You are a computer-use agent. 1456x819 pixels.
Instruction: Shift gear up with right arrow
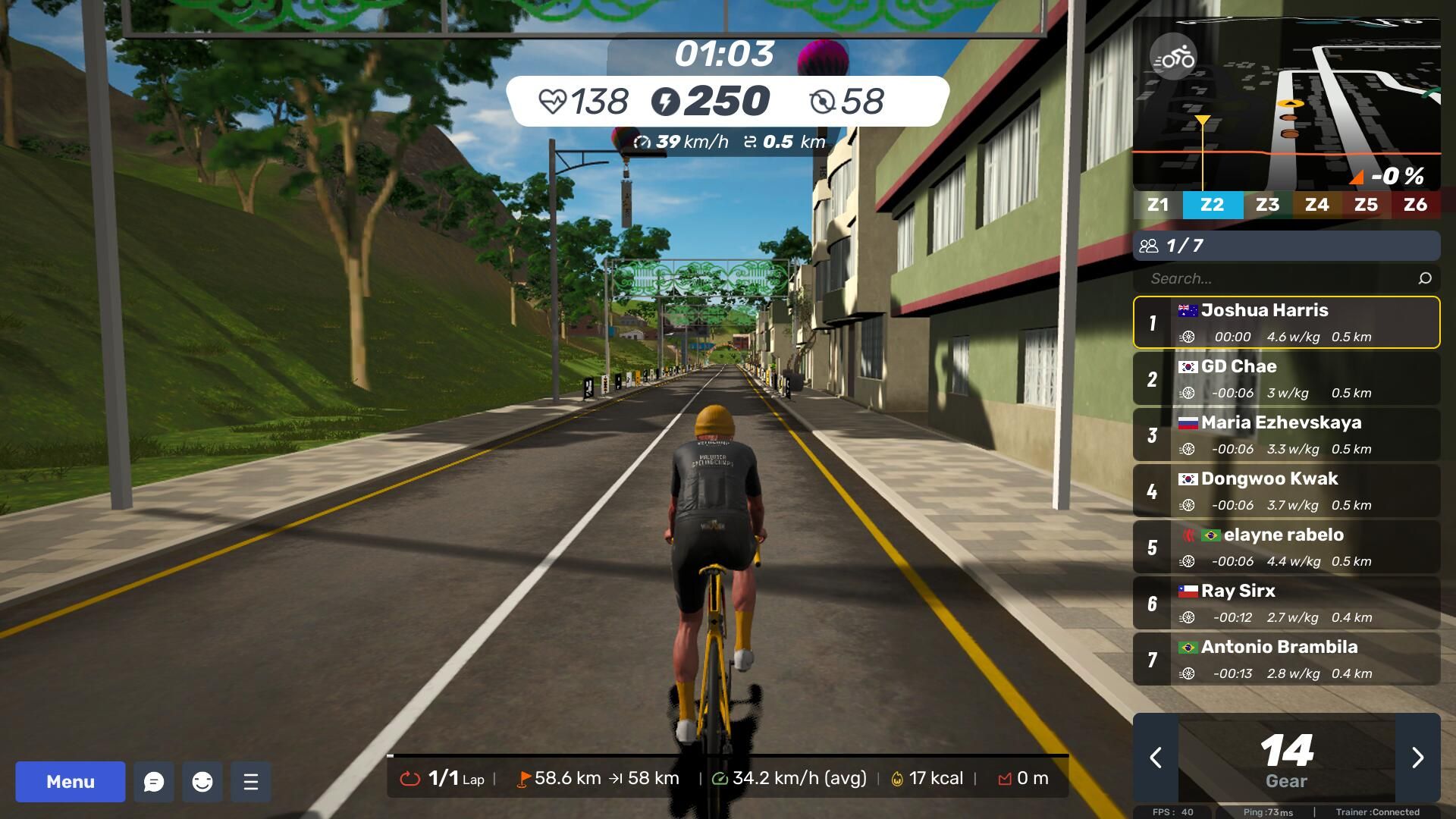(1417, 758)
